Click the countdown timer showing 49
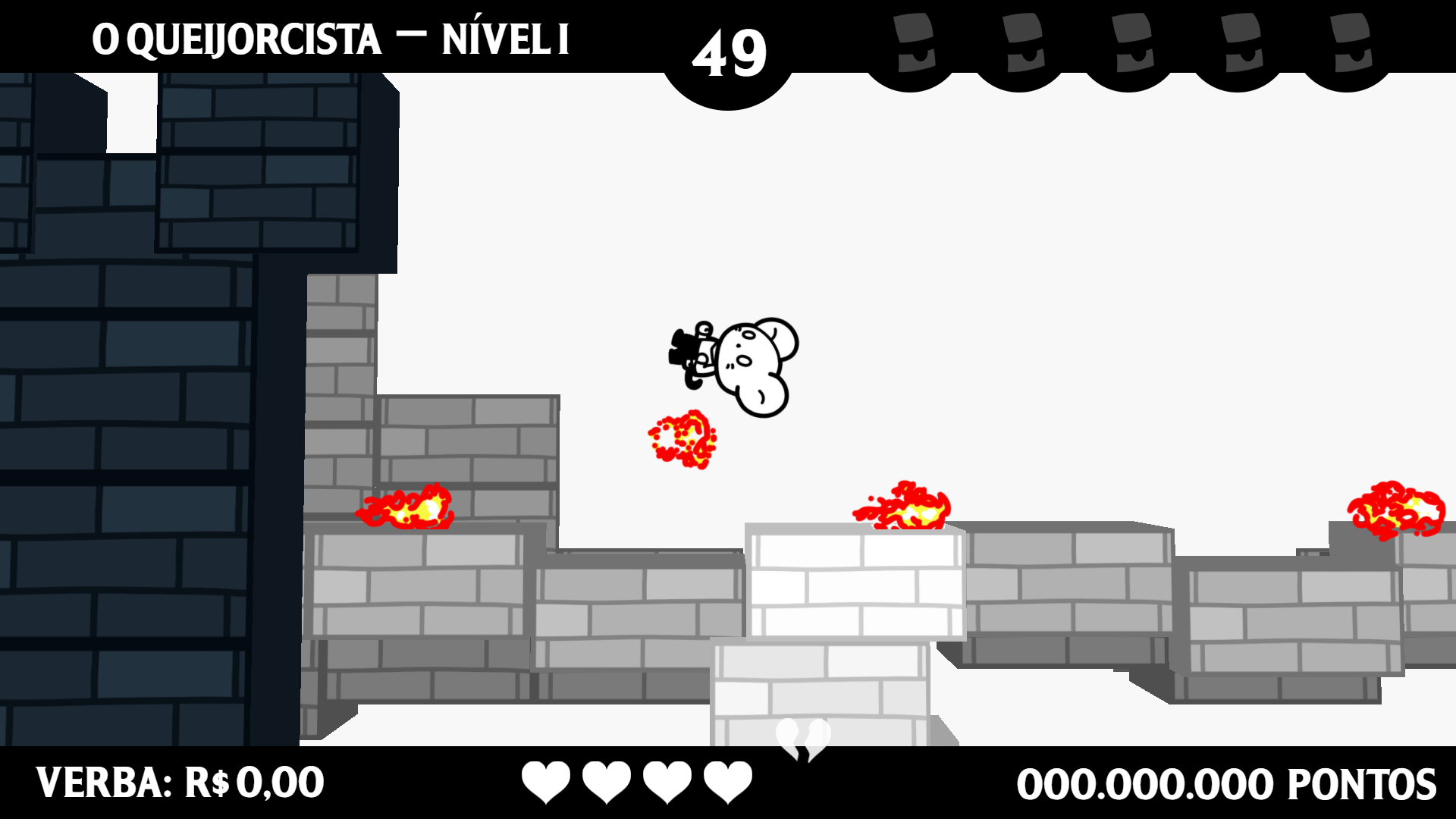1456x819 pixels. [730, 49]
